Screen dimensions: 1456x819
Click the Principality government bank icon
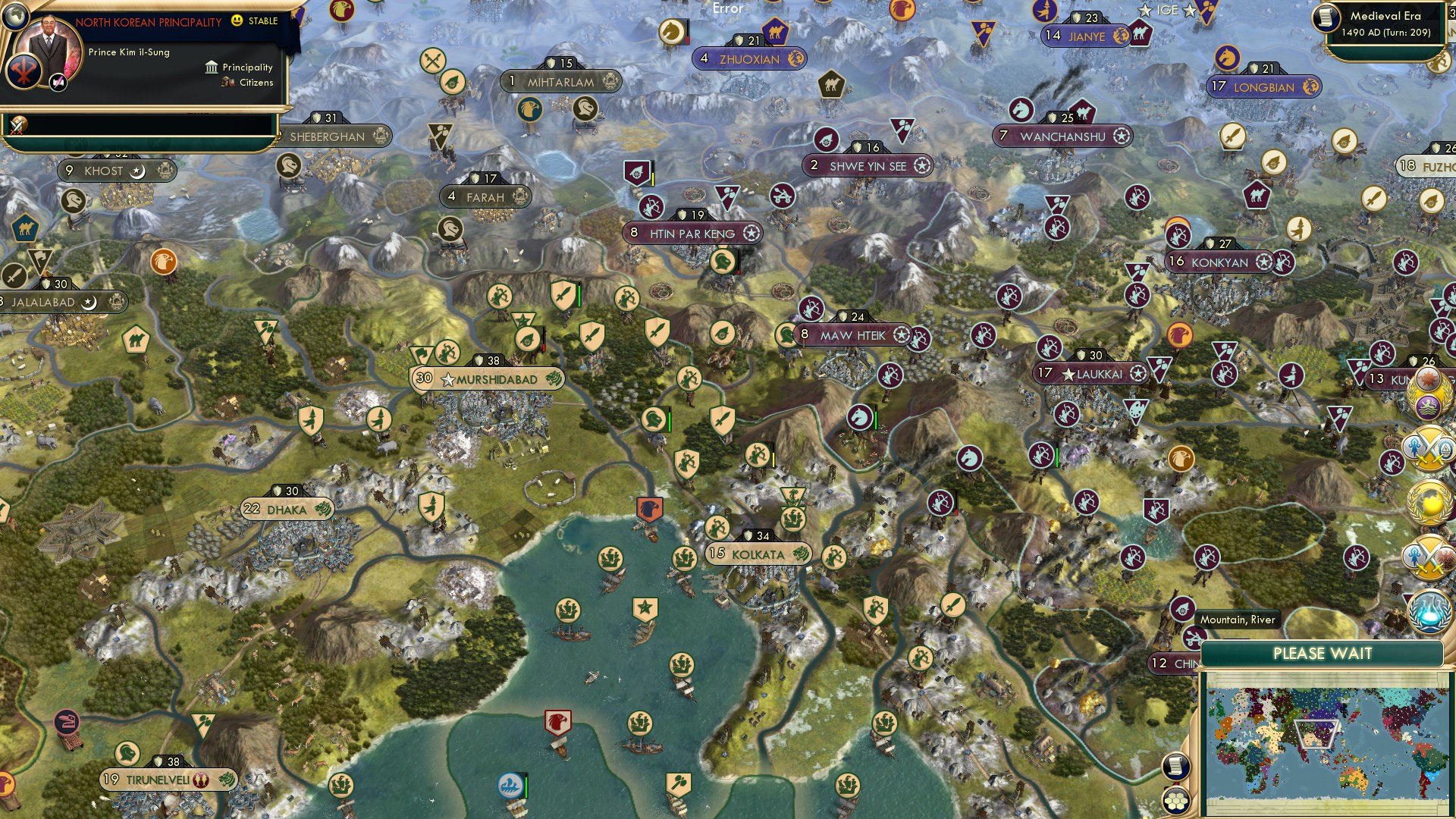211,67
